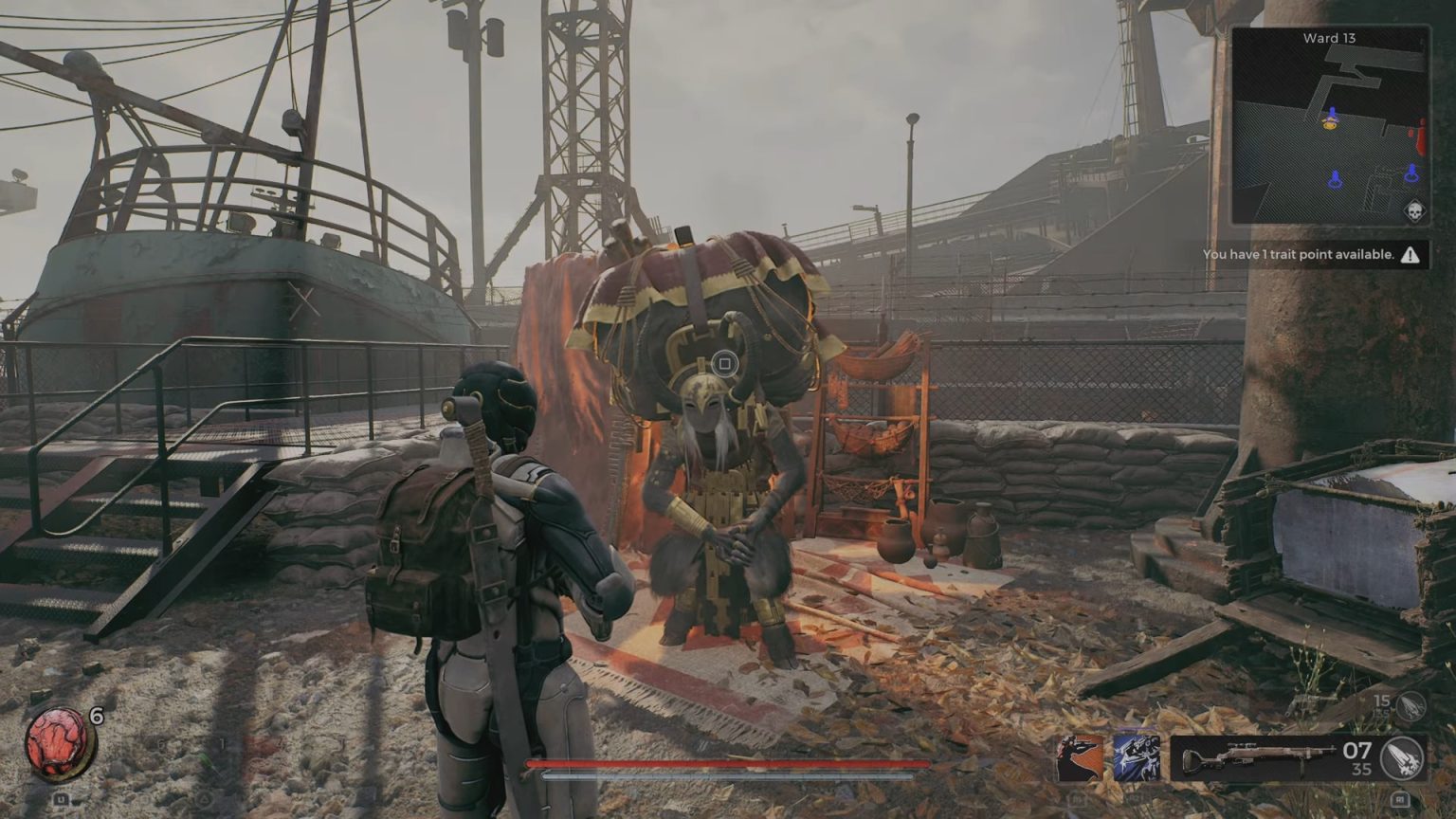
Task: Click the yellow player marker on the minimap
Action: point(1330,123)
